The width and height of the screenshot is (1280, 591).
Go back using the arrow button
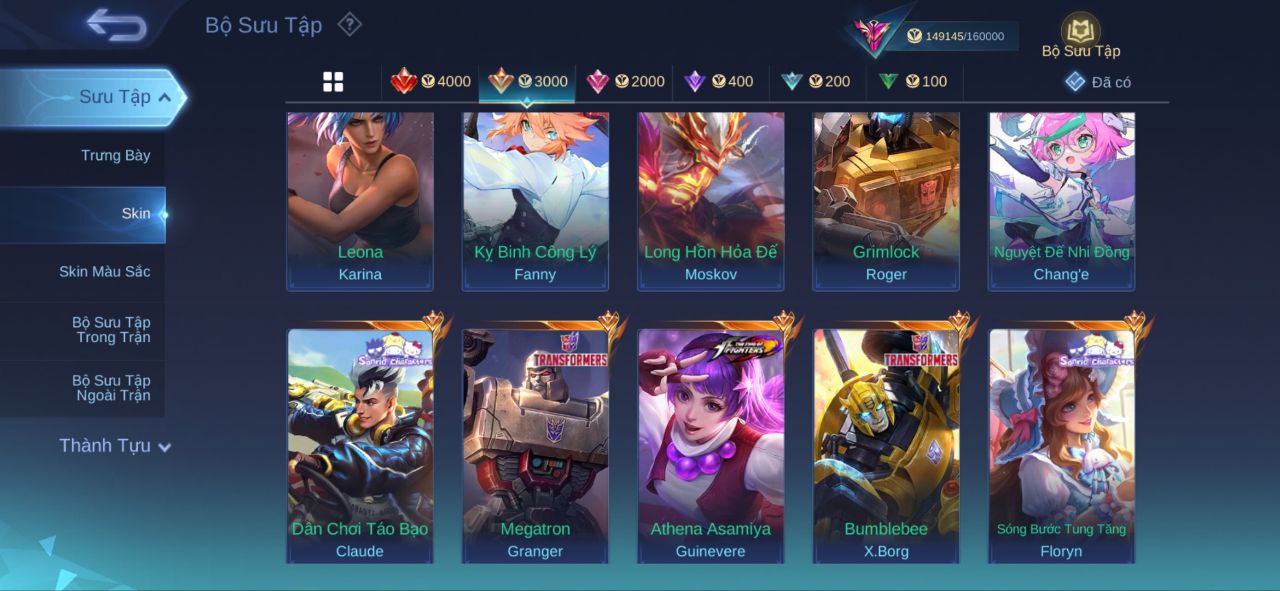pyautogui.click(x=116, y=25)
